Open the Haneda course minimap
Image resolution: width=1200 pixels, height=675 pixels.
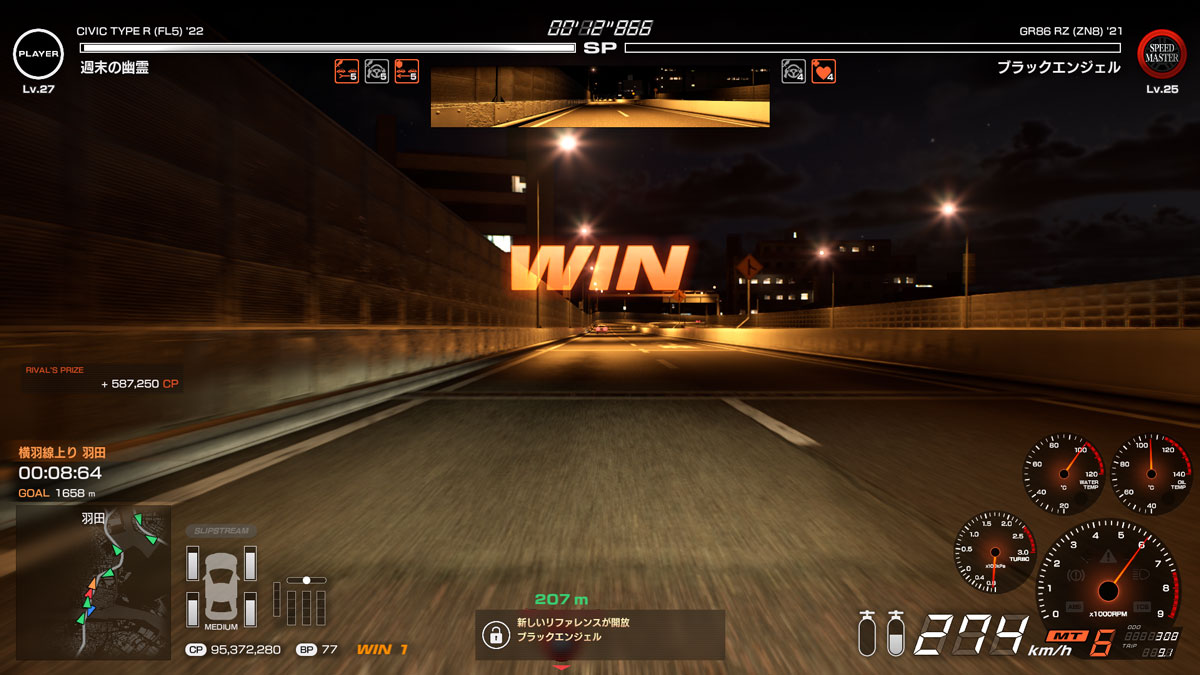pos(93,581)
